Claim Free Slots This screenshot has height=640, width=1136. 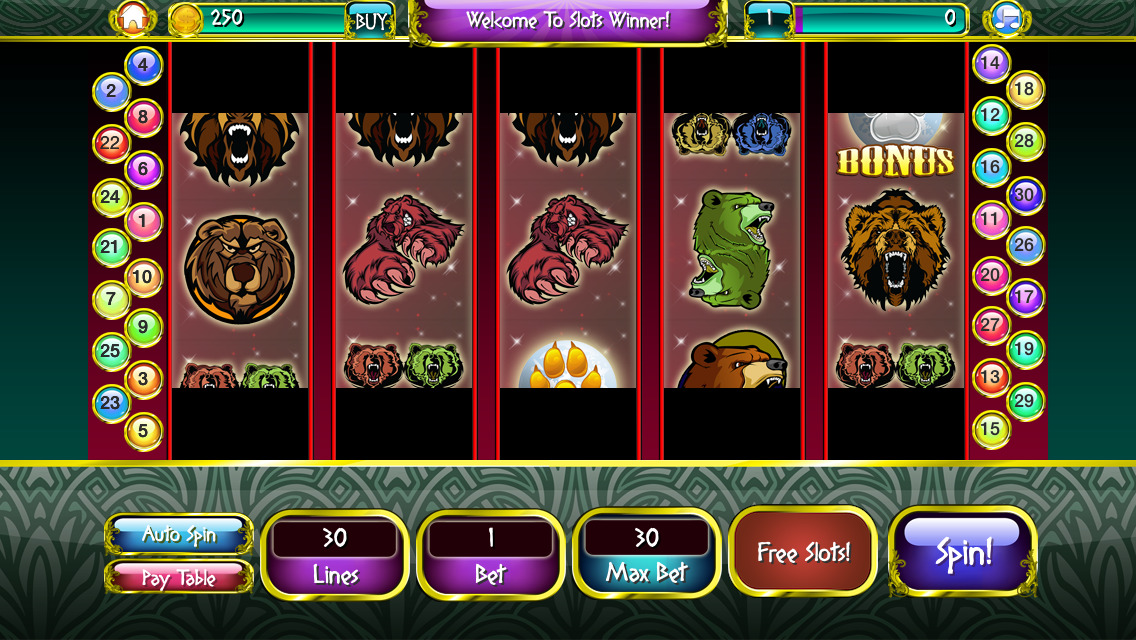803,552
